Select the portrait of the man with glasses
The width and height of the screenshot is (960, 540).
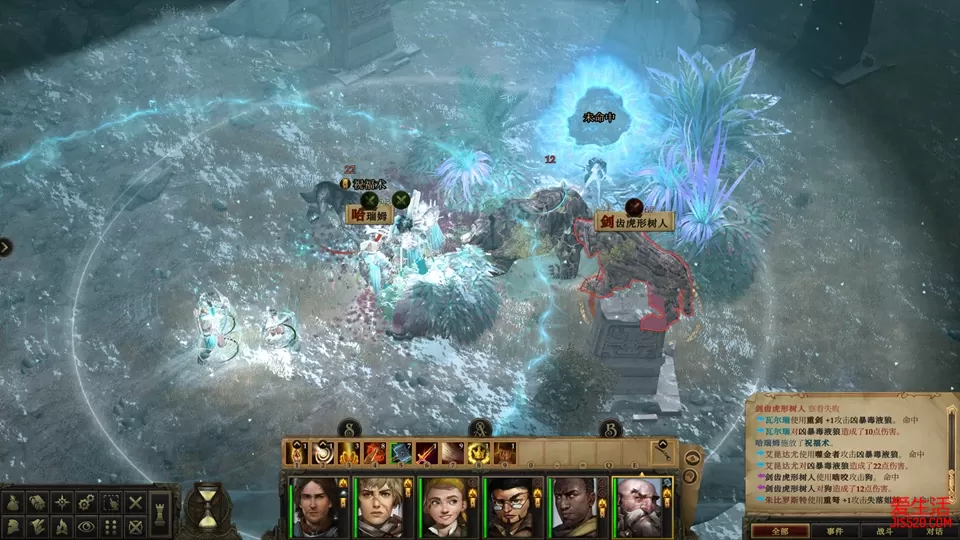click(511, 507)
